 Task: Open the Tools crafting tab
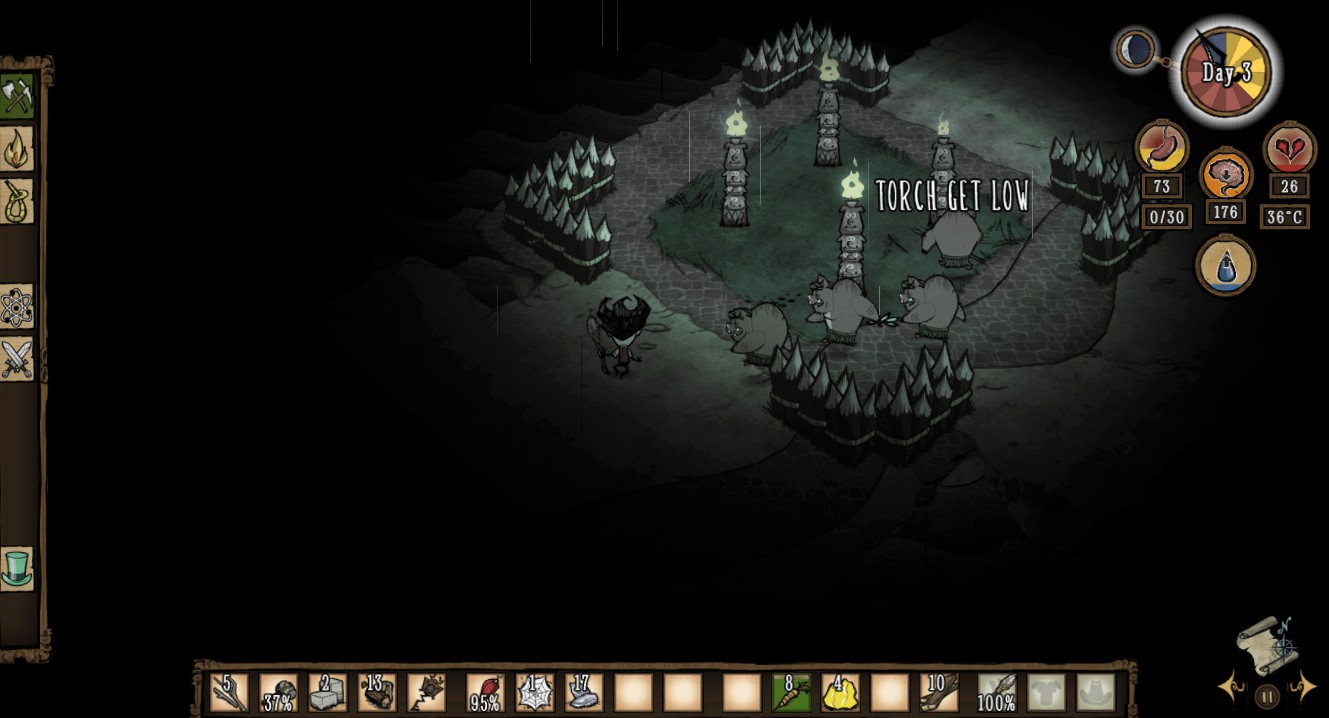(x=17, y=96)
